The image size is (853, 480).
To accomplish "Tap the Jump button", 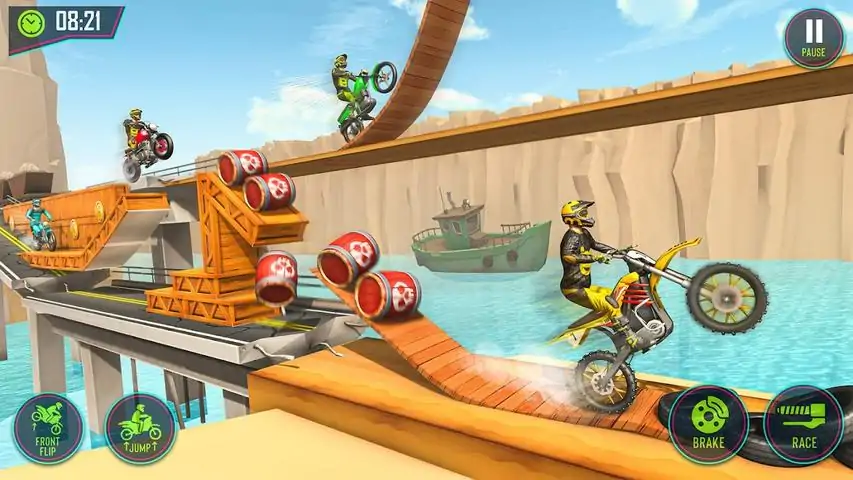I will (140, 428).
